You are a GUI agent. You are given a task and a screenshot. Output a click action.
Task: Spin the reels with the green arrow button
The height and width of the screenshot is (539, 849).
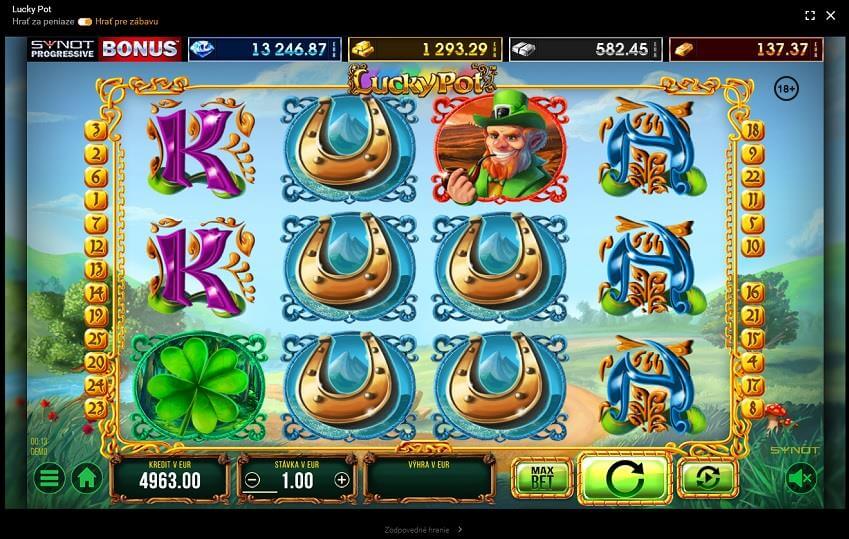624,478
